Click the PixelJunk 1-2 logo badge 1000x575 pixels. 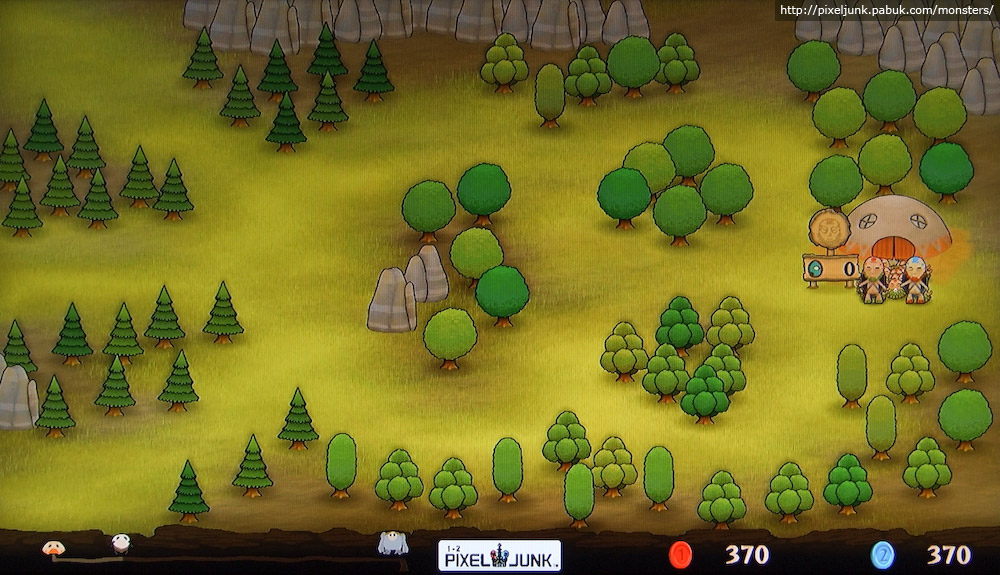(x=499, y=555)
